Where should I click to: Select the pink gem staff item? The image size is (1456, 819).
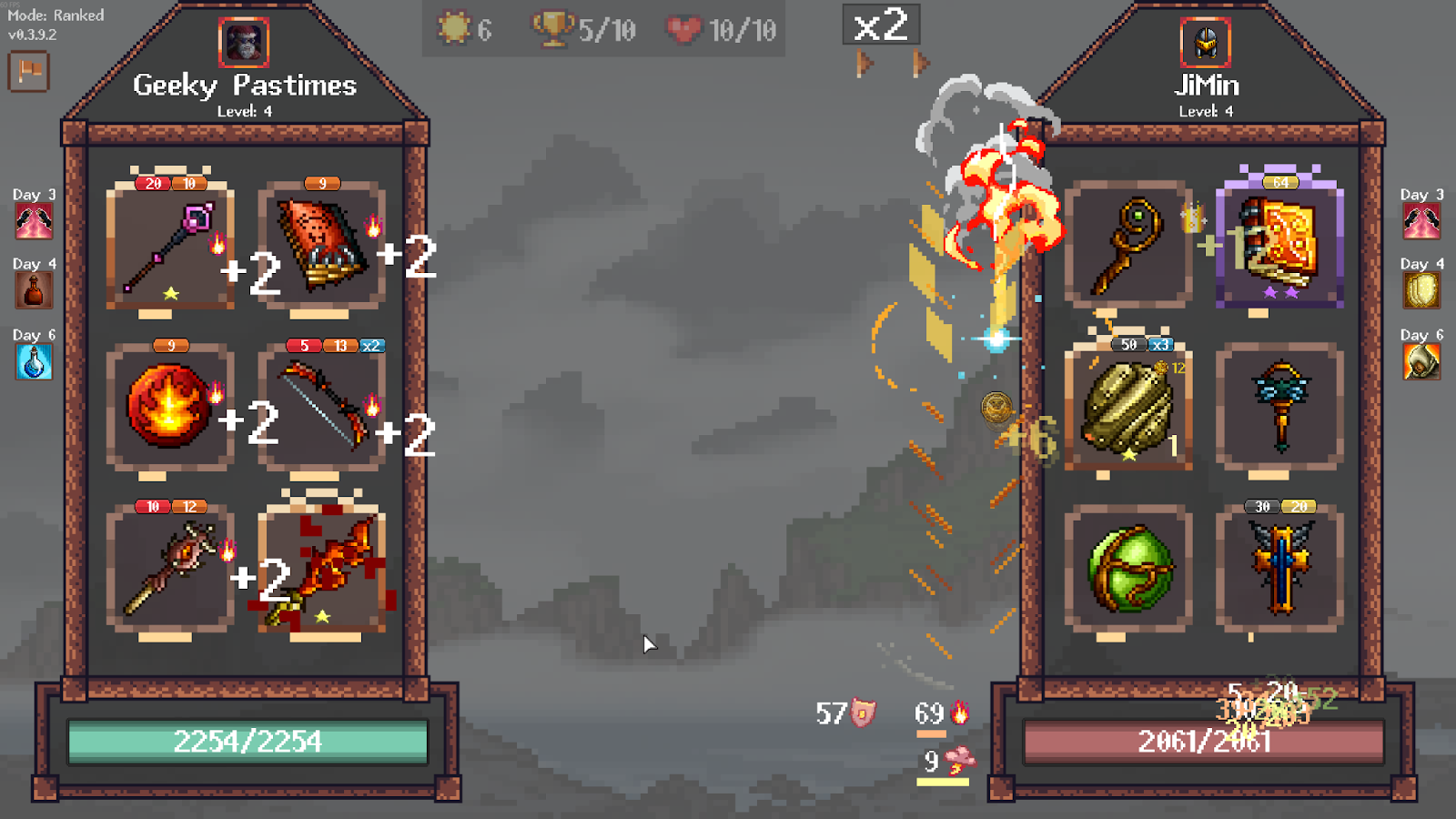click(x=170, y=248)
